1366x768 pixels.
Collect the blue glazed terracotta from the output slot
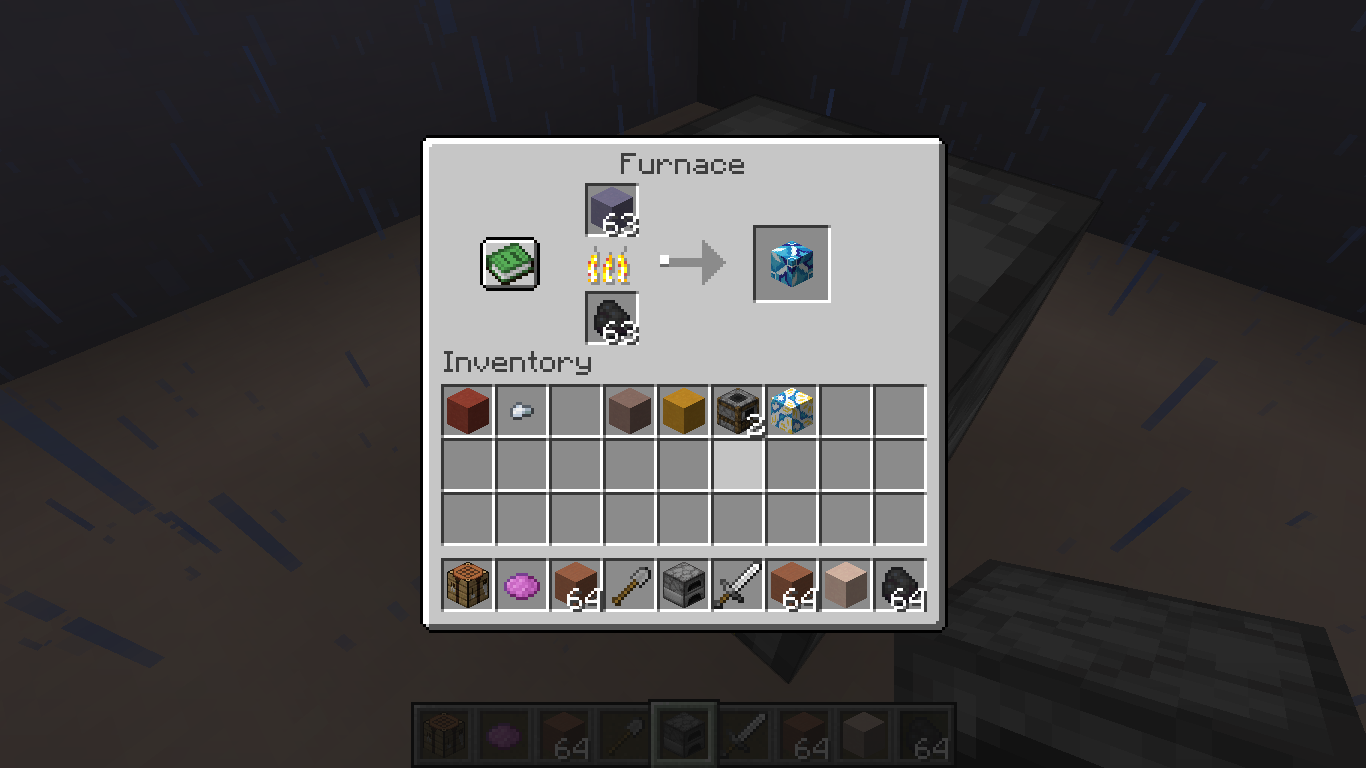791,264
